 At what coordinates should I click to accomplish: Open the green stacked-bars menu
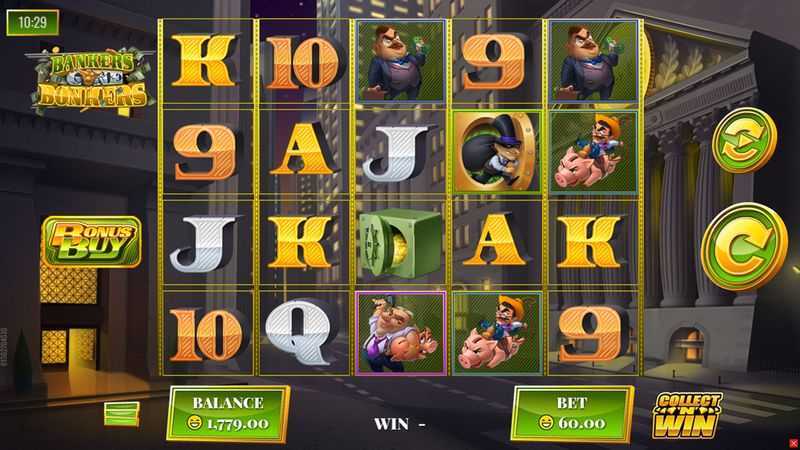(x=121, y=413)
